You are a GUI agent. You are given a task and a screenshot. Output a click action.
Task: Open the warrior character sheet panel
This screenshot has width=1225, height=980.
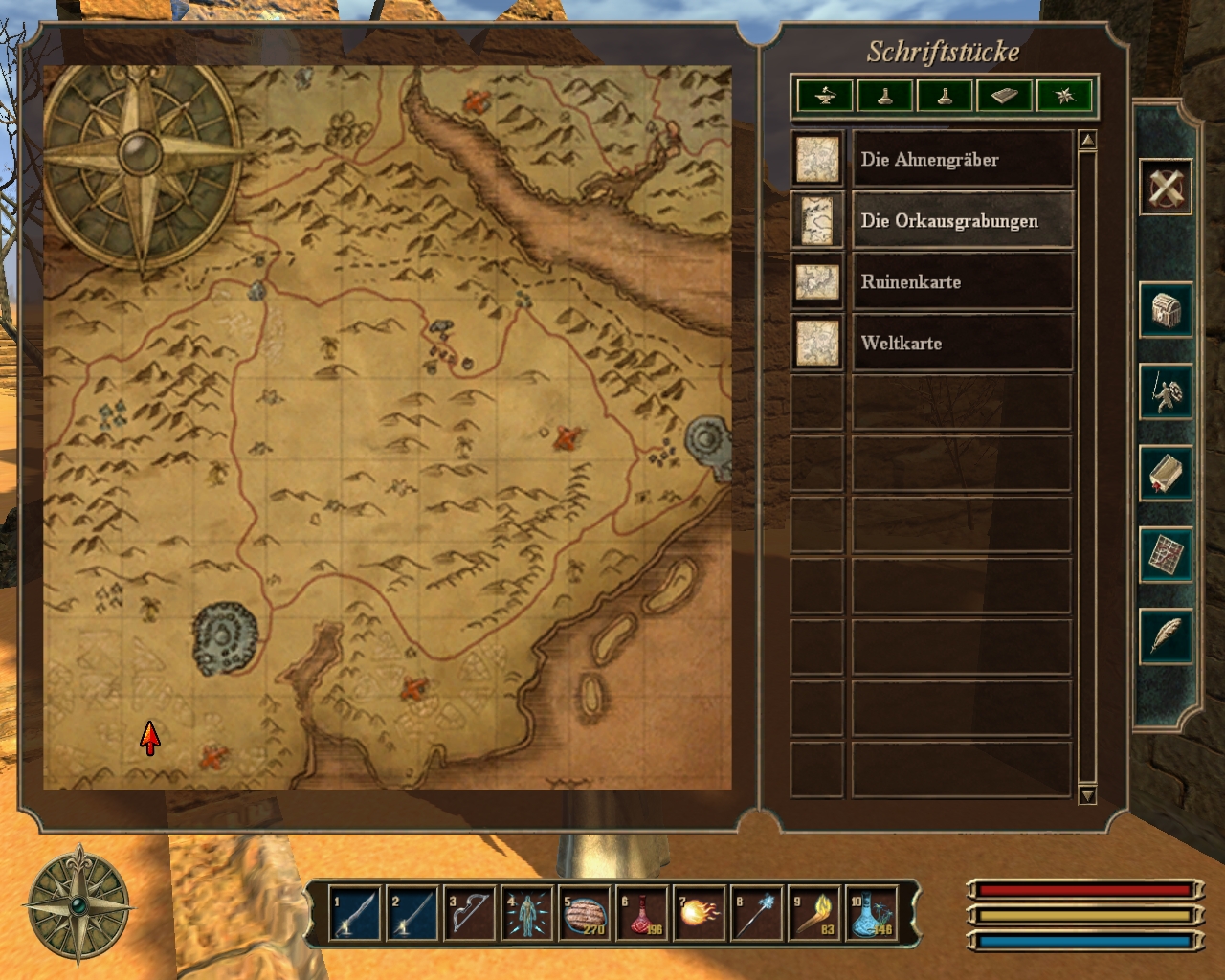pyautogui.click(x=1166, y=391)
